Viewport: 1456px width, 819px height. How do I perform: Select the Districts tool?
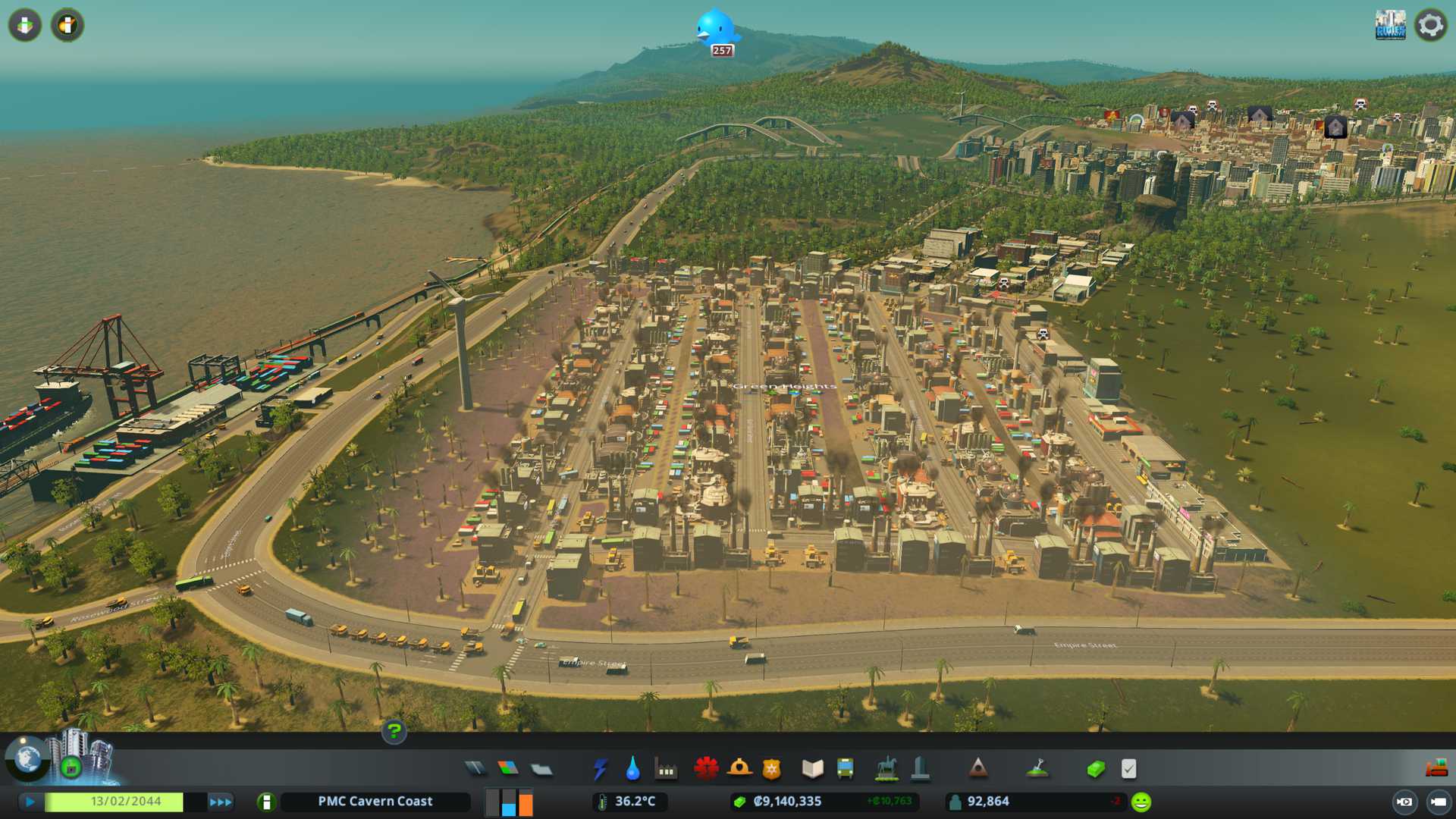541,769
